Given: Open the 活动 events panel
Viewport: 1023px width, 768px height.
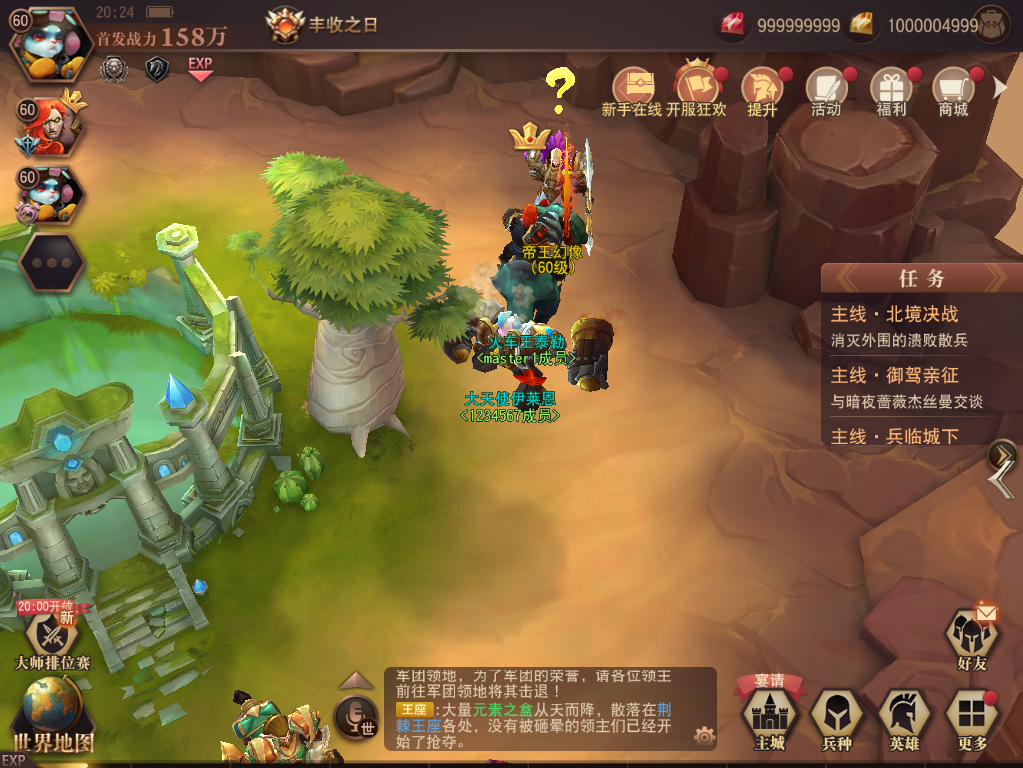Looking at the screenshot, I should pyautogui.click(x=827, y=92).
